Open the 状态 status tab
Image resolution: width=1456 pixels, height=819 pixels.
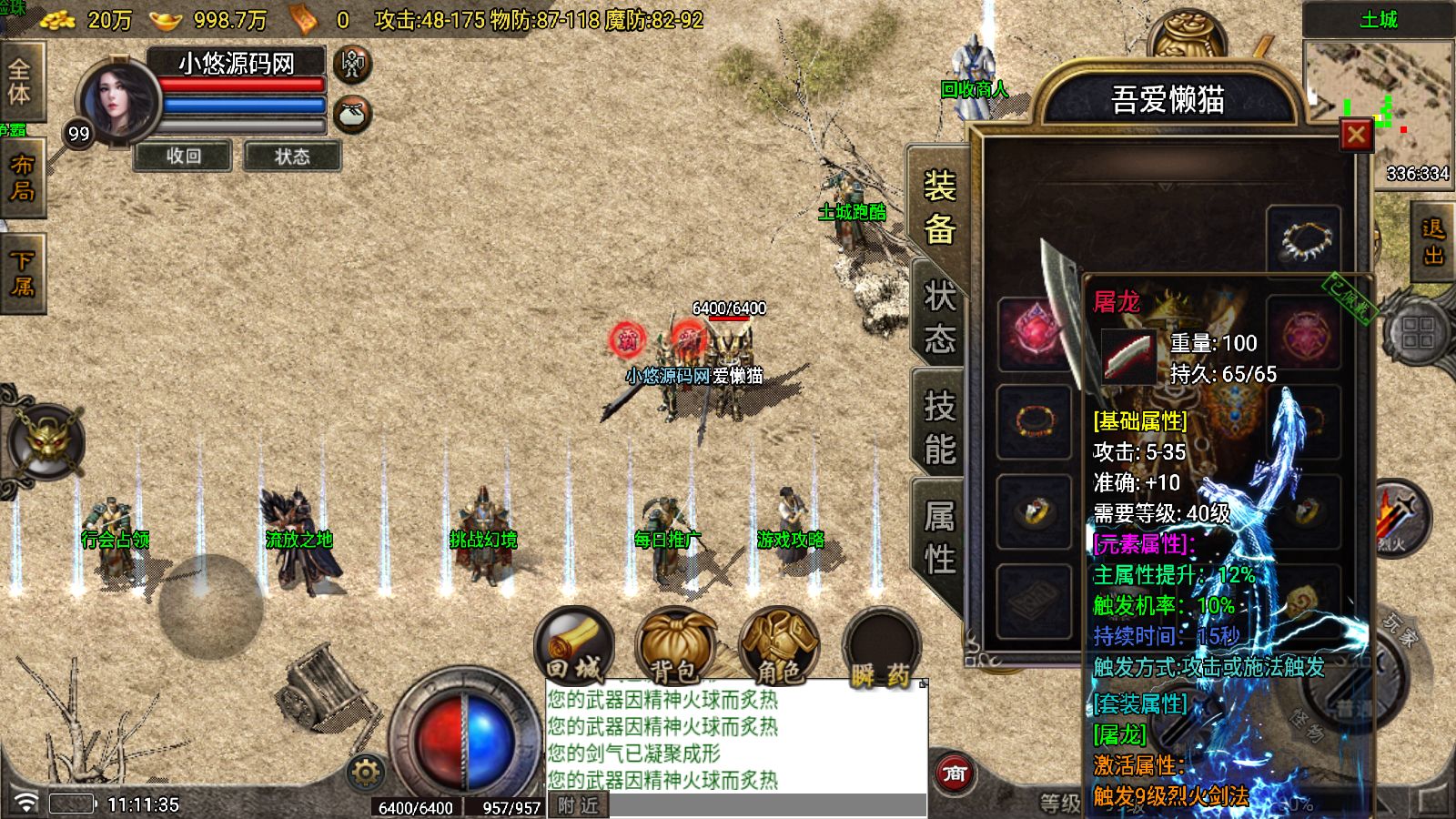(939, 317)
